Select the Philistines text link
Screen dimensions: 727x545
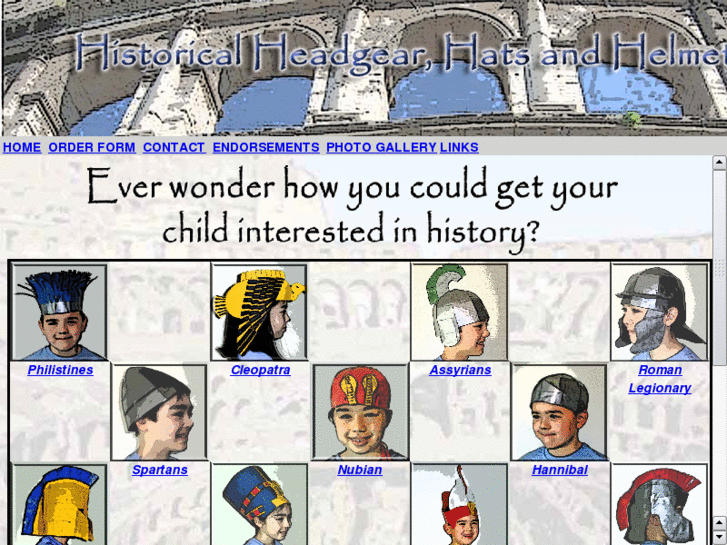[60, 370]
